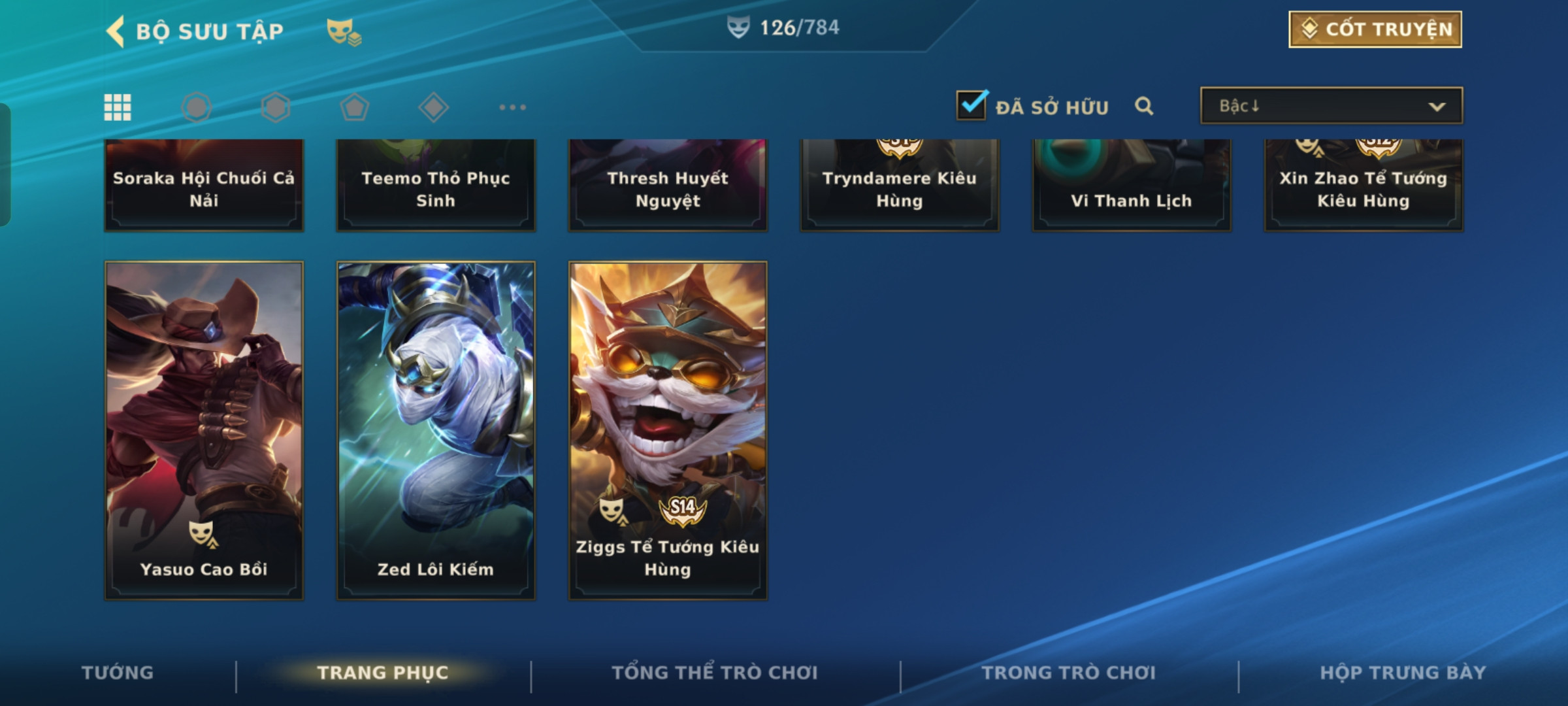This screenshot has height=706, width=1568.
Task: Choose the Zed Lôi Kiếm skin card
Action: 436,430
